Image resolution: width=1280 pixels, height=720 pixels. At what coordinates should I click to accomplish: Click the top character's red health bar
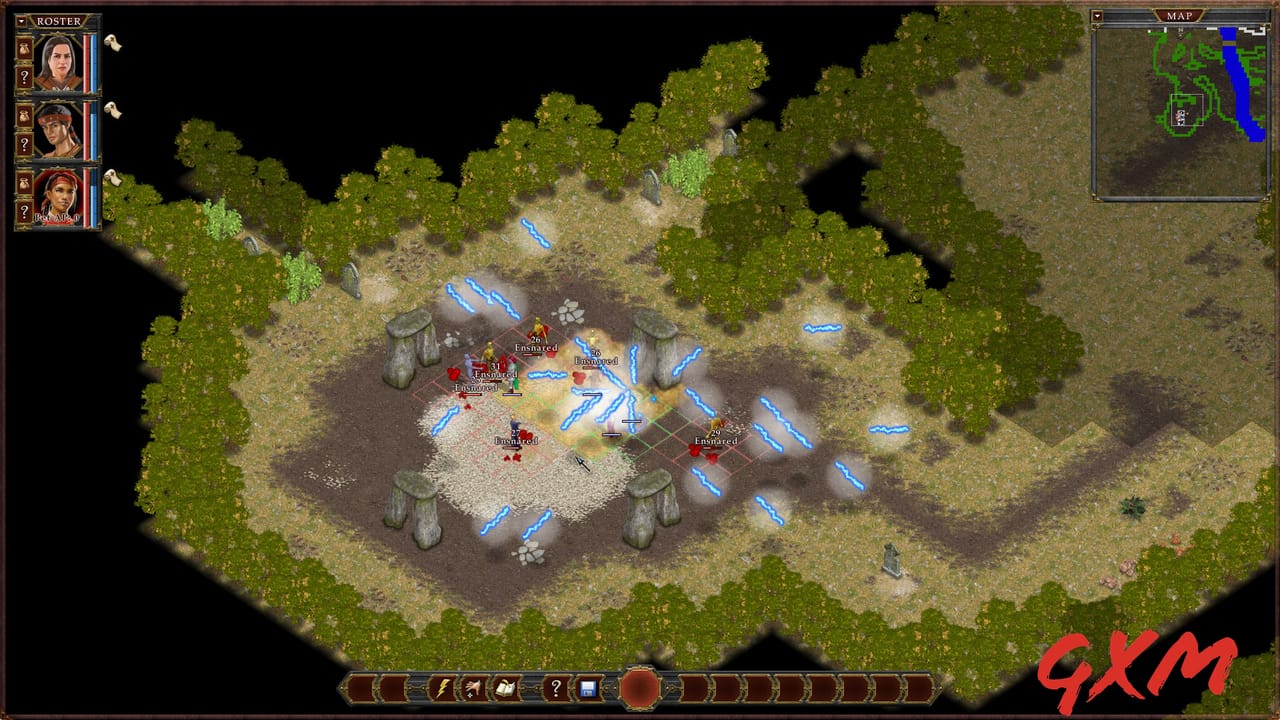tap(87, 63)
